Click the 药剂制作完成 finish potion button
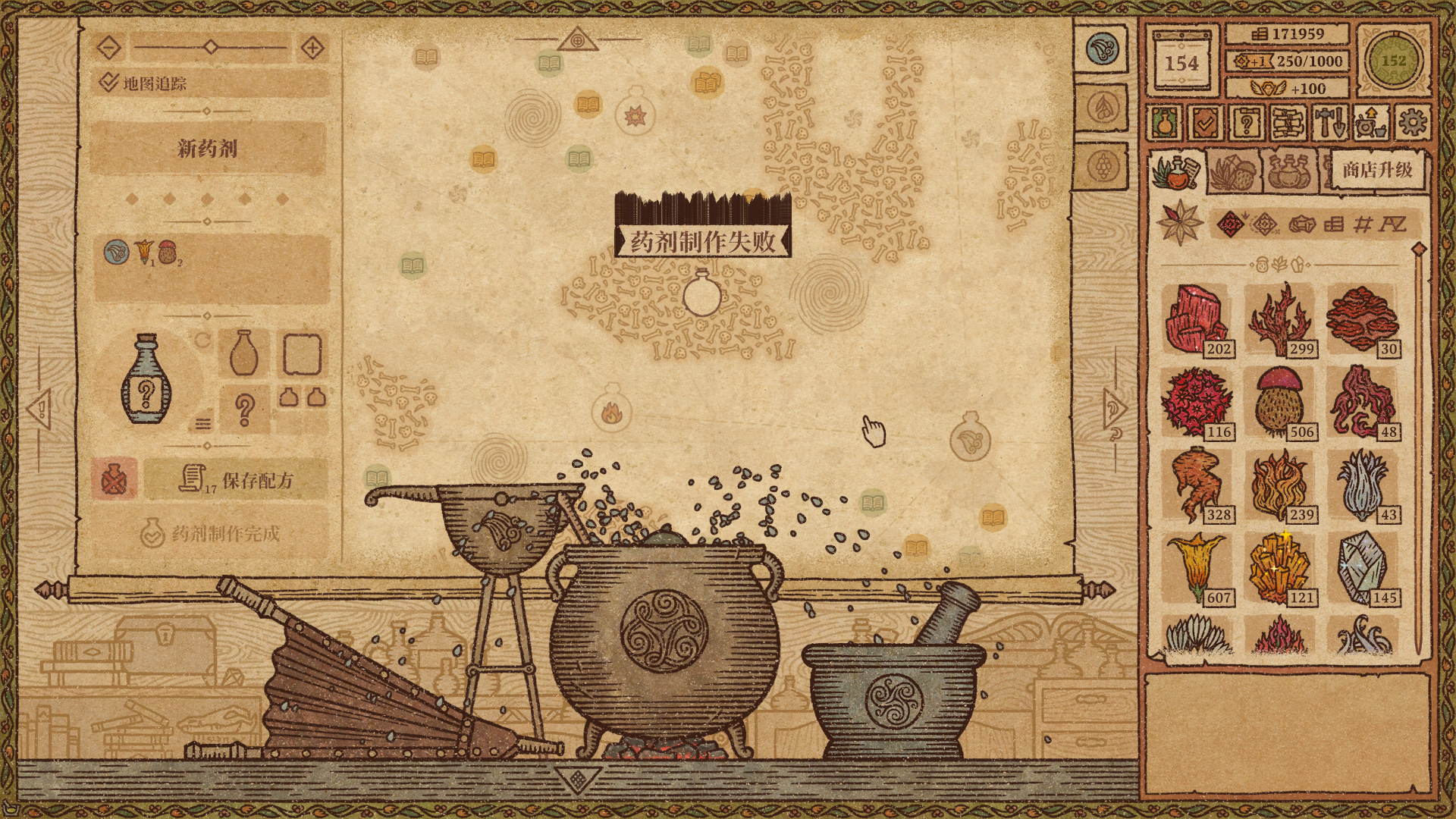The image size is (1456, 819). point(211,534)
